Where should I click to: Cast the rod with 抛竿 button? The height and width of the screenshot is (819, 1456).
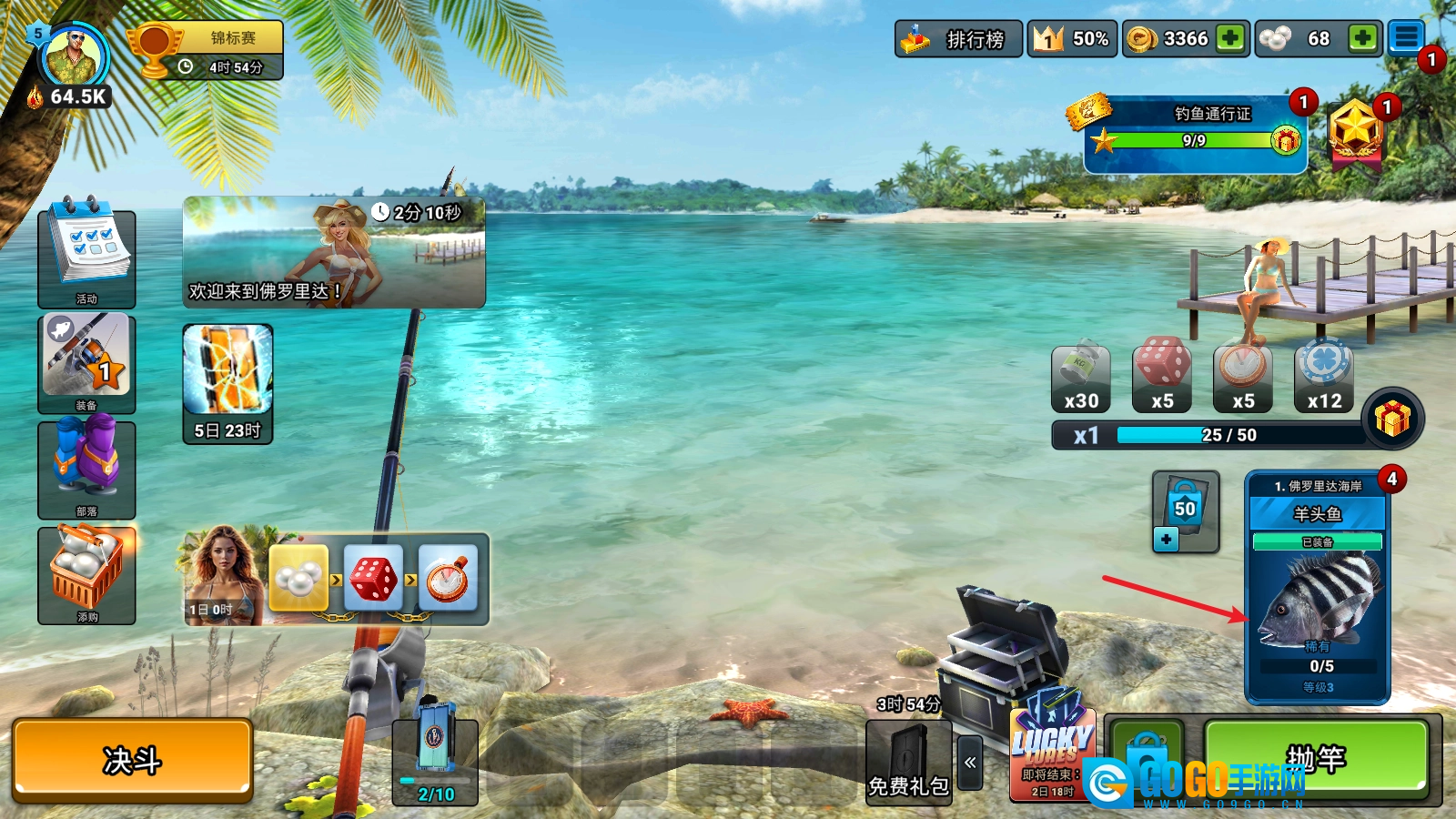tap(1315, 758)
